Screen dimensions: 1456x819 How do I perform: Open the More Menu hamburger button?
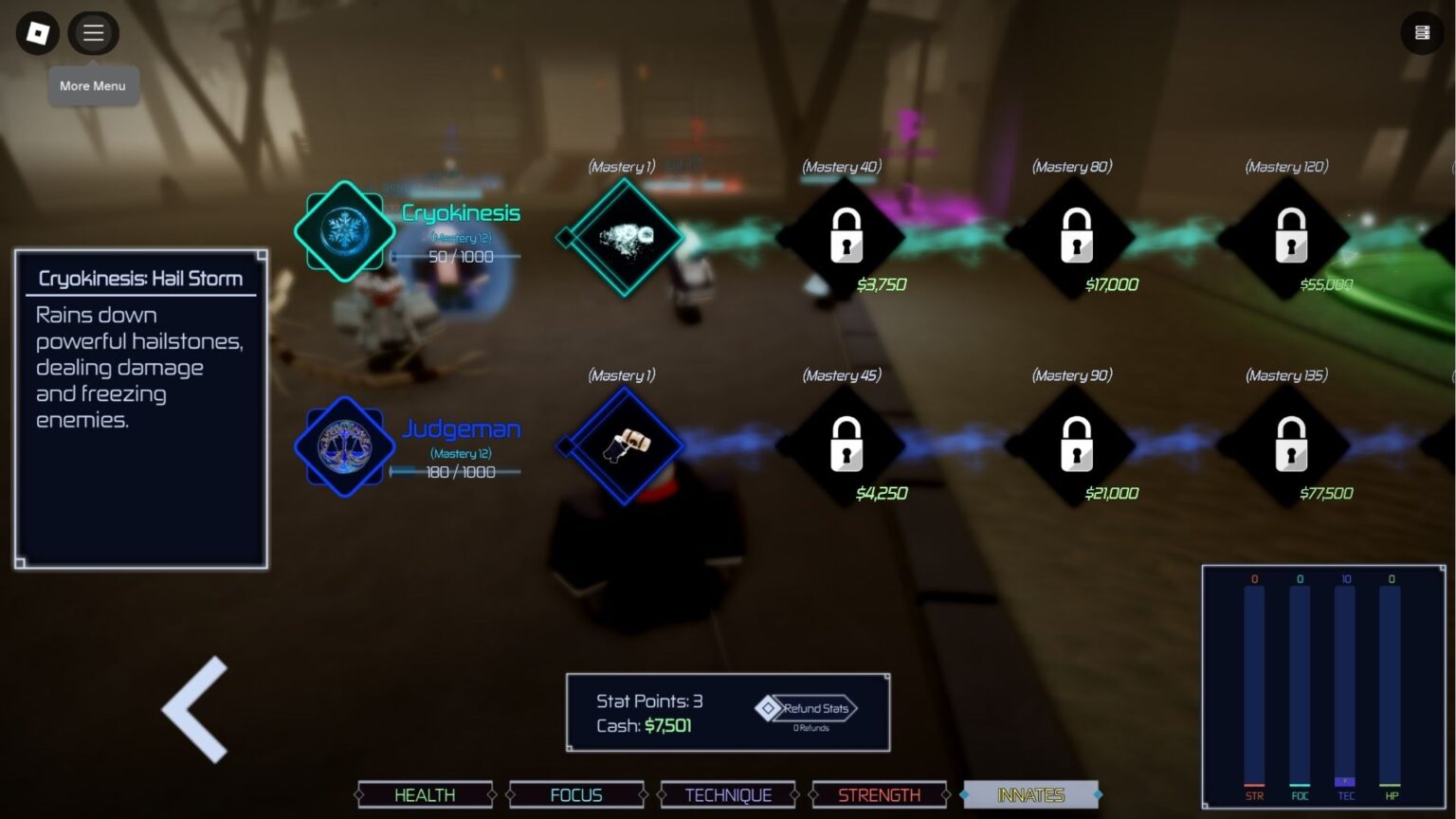tap(93, 33)
